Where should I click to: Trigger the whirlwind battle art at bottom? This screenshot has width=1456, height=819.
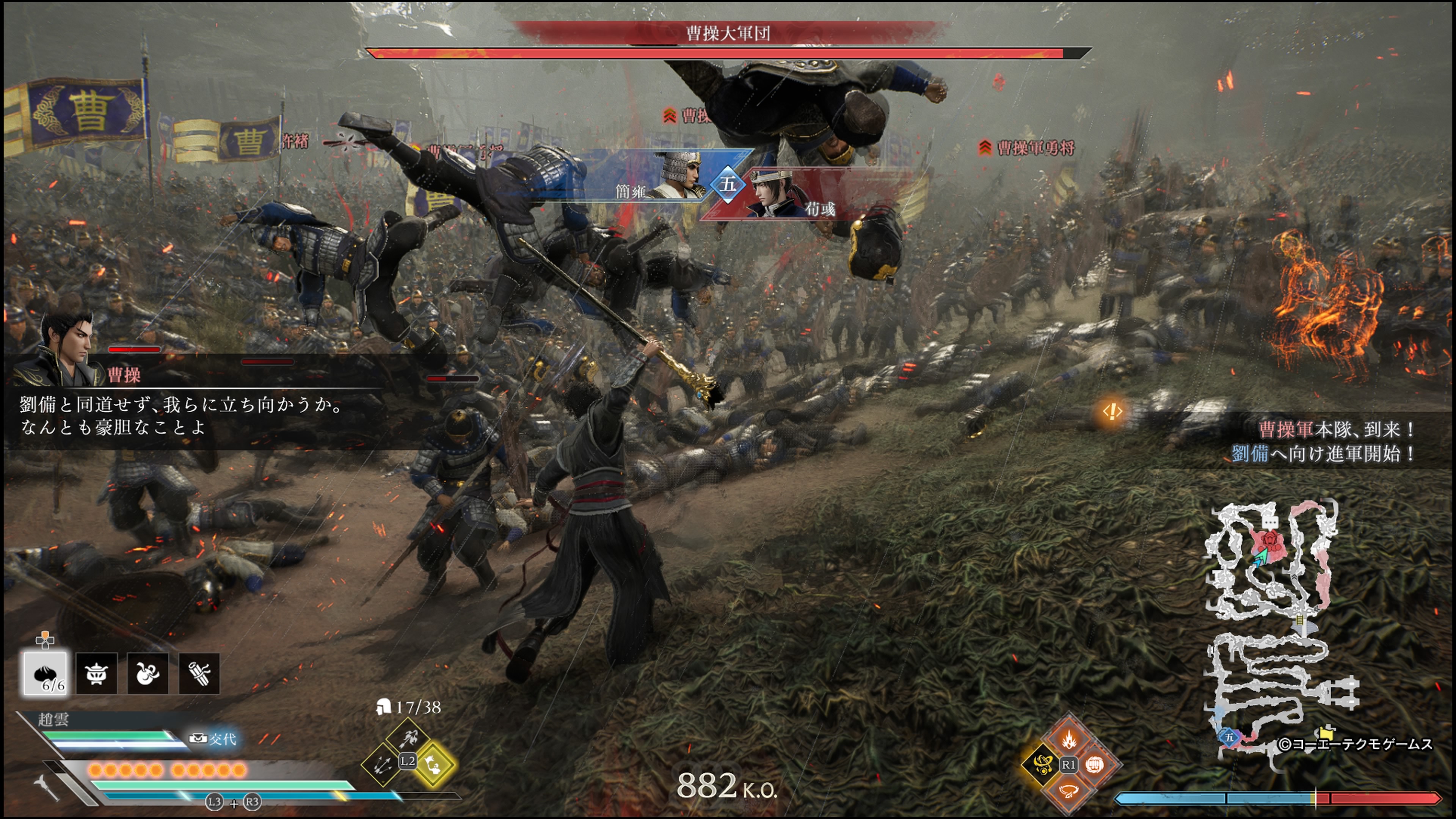[1068, 791]
